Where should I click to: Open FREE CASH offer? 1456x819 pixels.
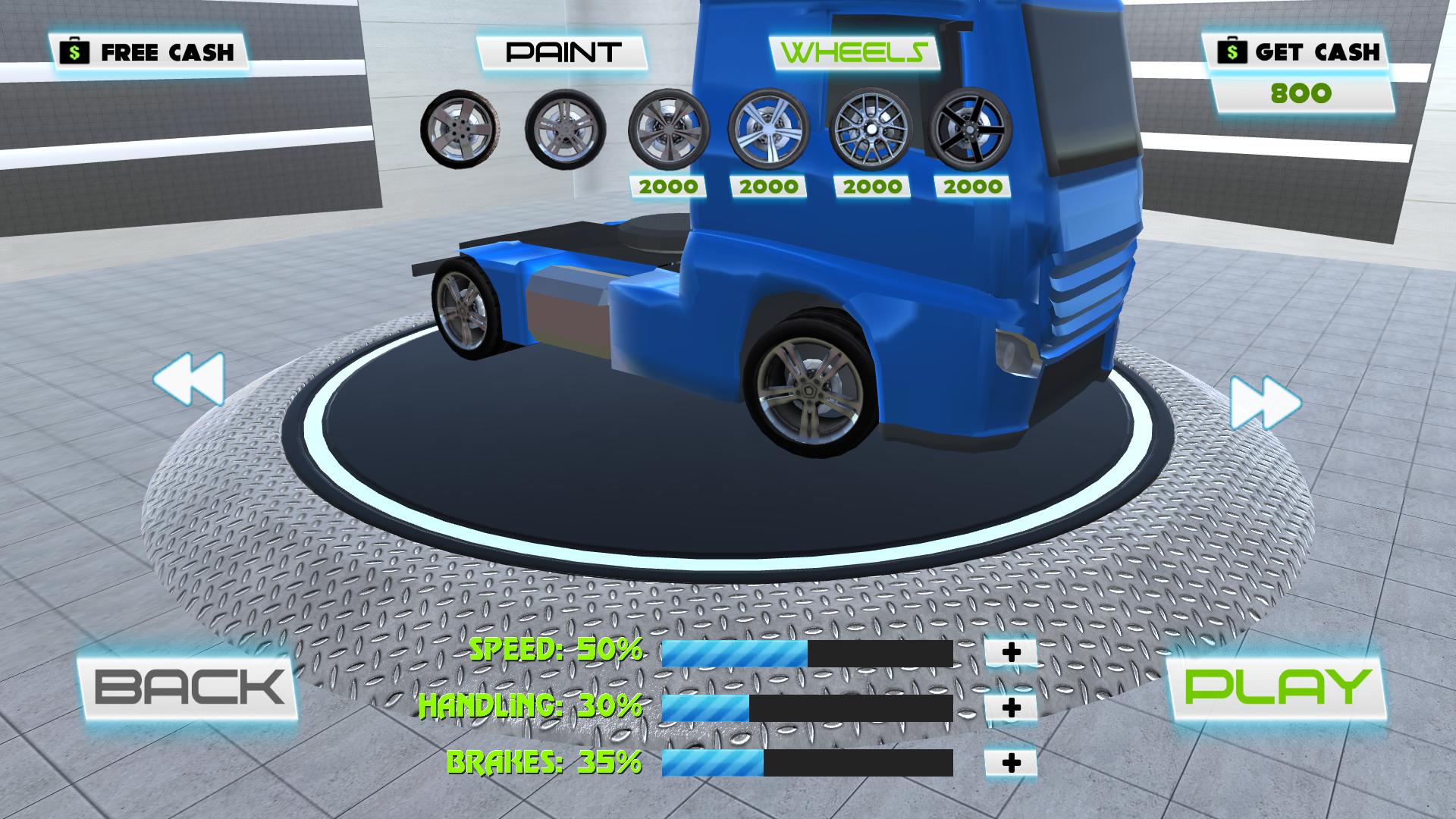click(x=148, y=52)
